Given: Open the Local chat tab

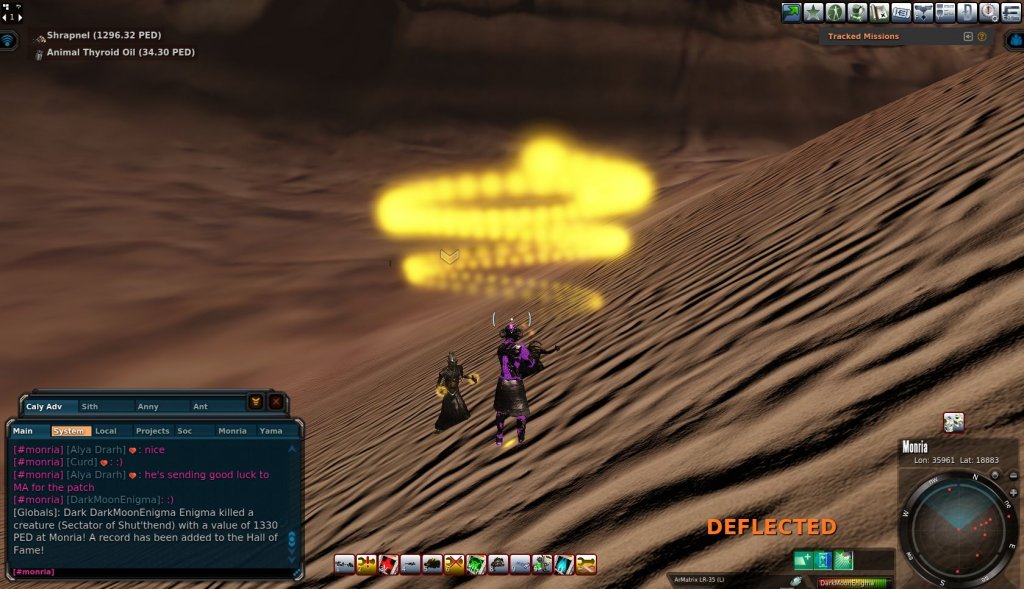Looking at the screenshot, I should pos(107,431).
